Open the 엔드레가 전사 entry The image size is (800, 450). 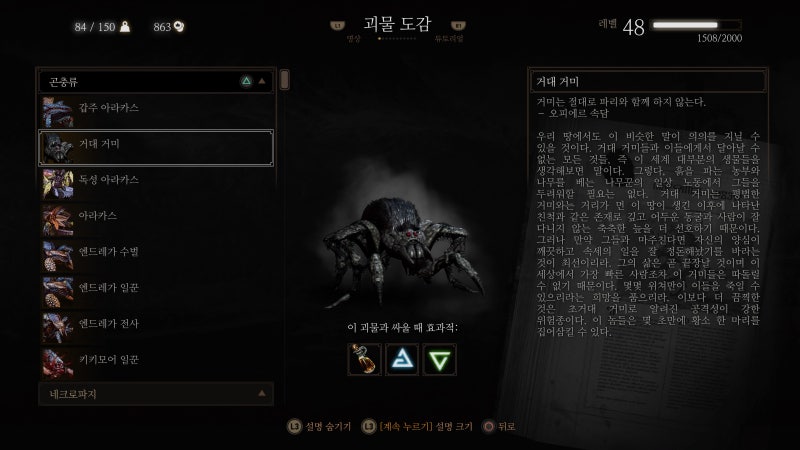click(x=155, y=322)
